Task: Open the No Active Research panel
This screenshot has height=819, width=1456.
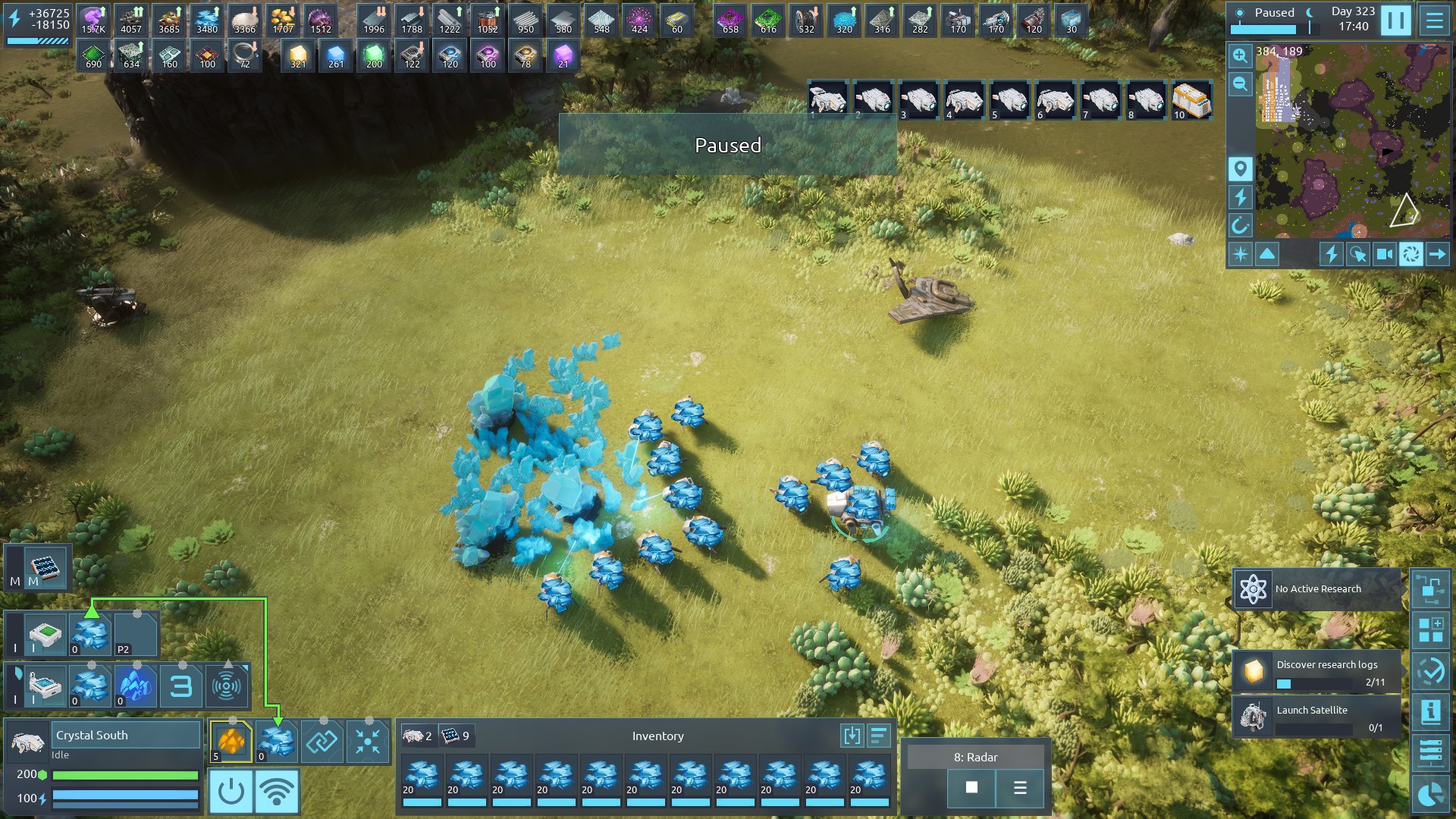Action: (x=1316, y=589)
